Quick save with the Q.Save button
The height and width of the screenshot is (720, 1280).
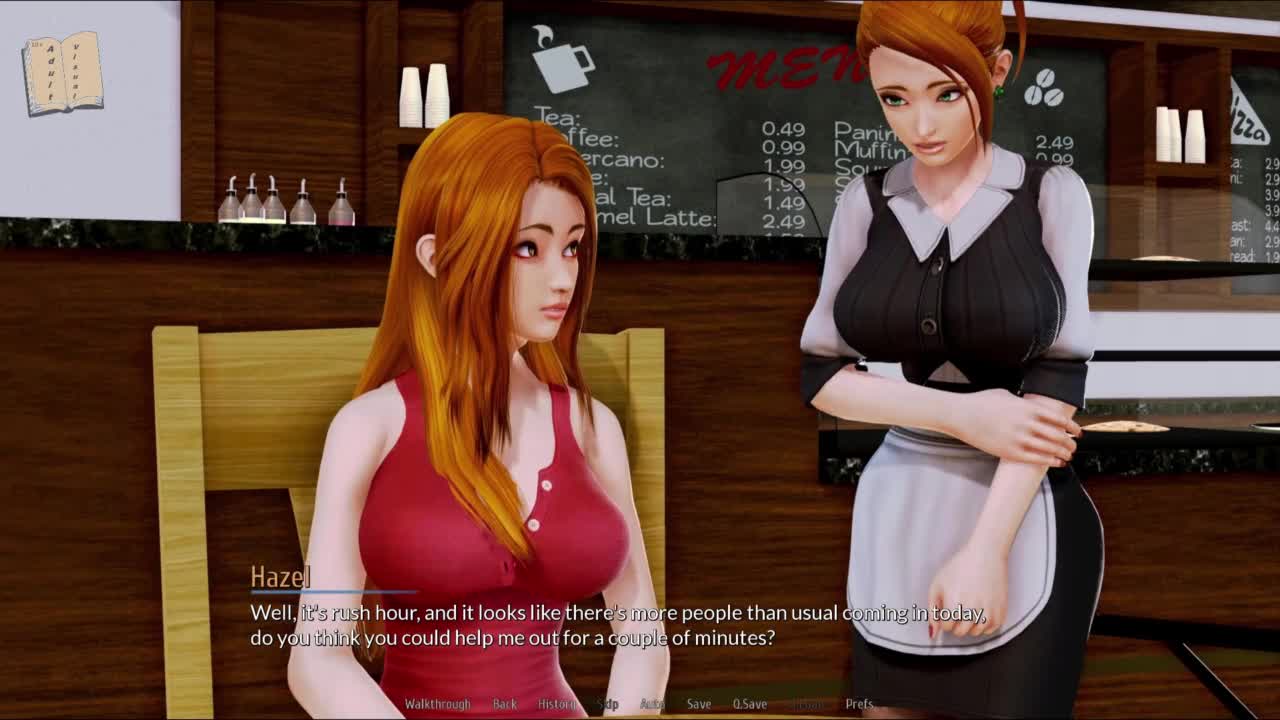coord(750,704)
